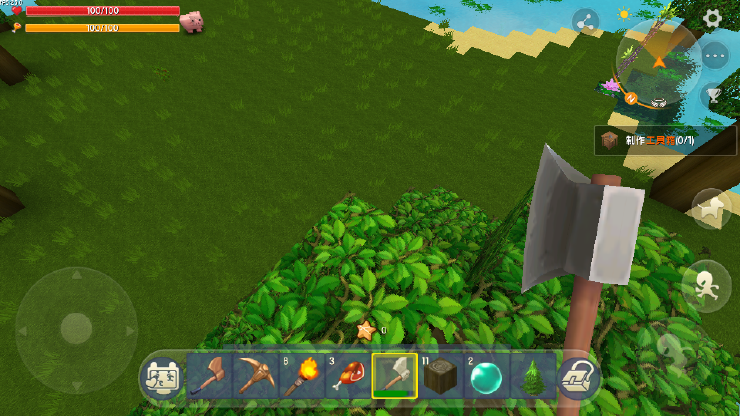Open the circular minimap
The height and width of the screenshot is (416, 740).
coord(657,60)
